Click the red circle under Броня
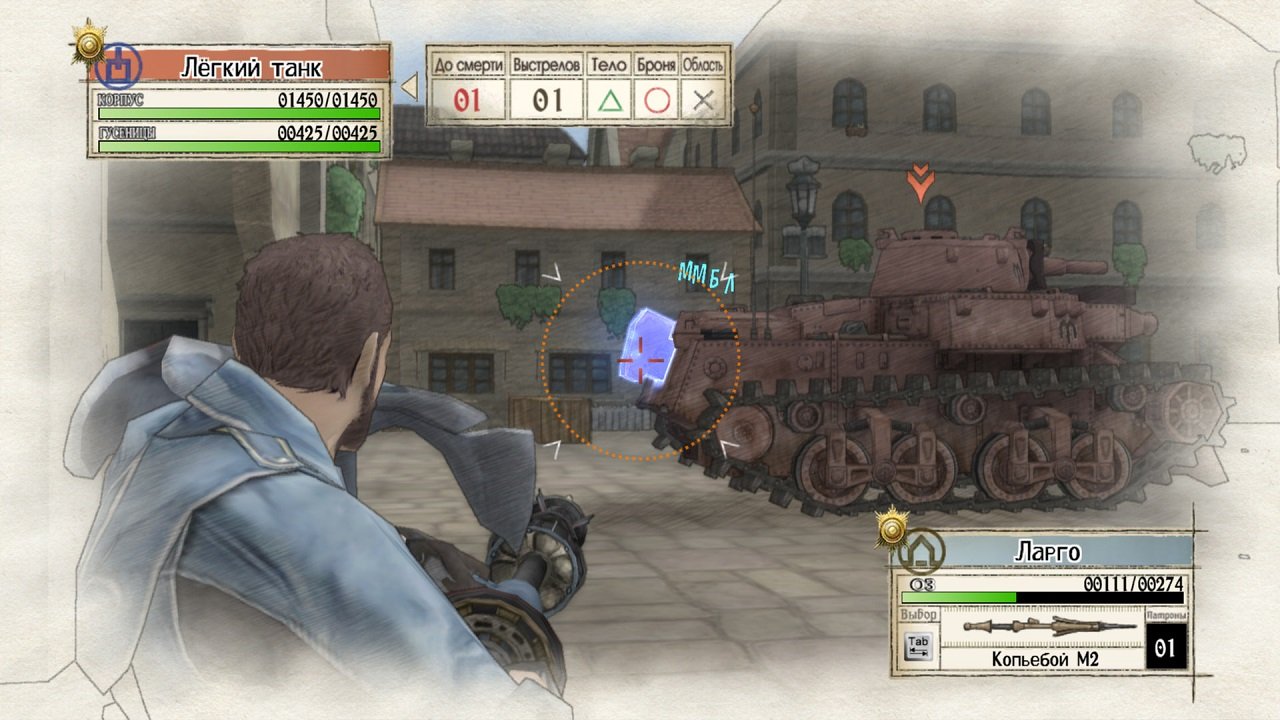This screenshot has height=720, width=1280. (x=658, y=98)
